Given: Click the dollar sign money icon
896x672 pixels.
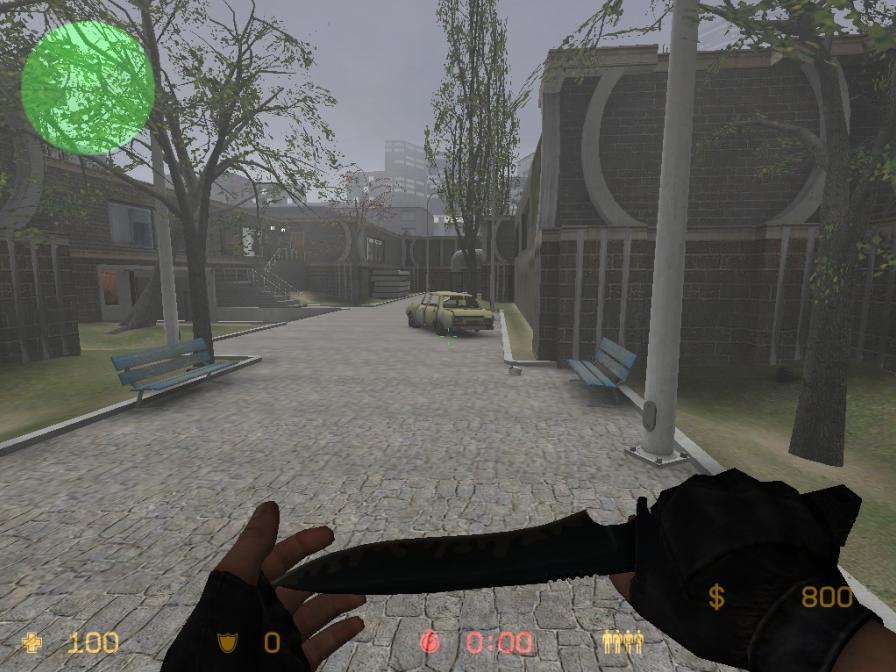Looking at the screenshot, I should tap(716, 598).
